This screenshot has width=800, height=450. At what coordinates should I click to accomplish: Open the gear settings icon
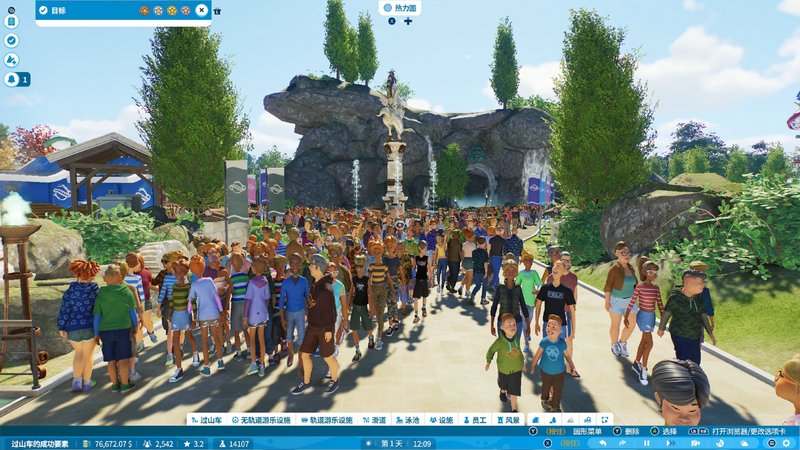[786, 443]
